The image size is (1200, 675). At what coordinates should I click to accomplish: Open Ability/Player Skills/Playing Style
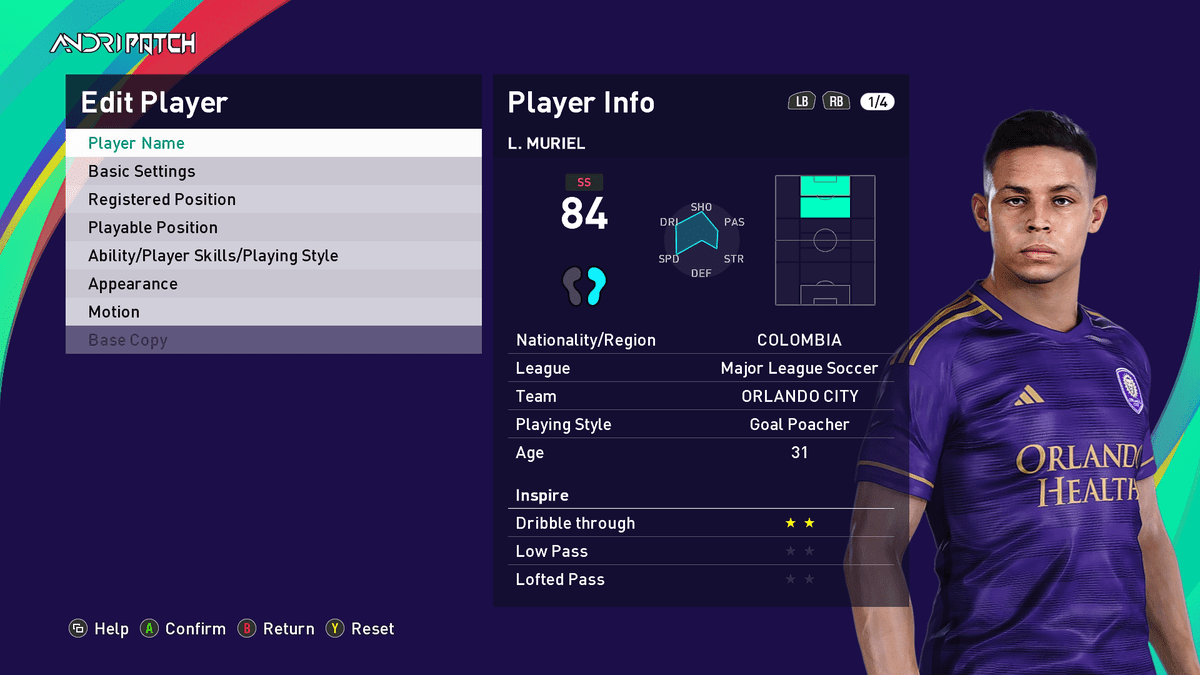coord(273,255)
